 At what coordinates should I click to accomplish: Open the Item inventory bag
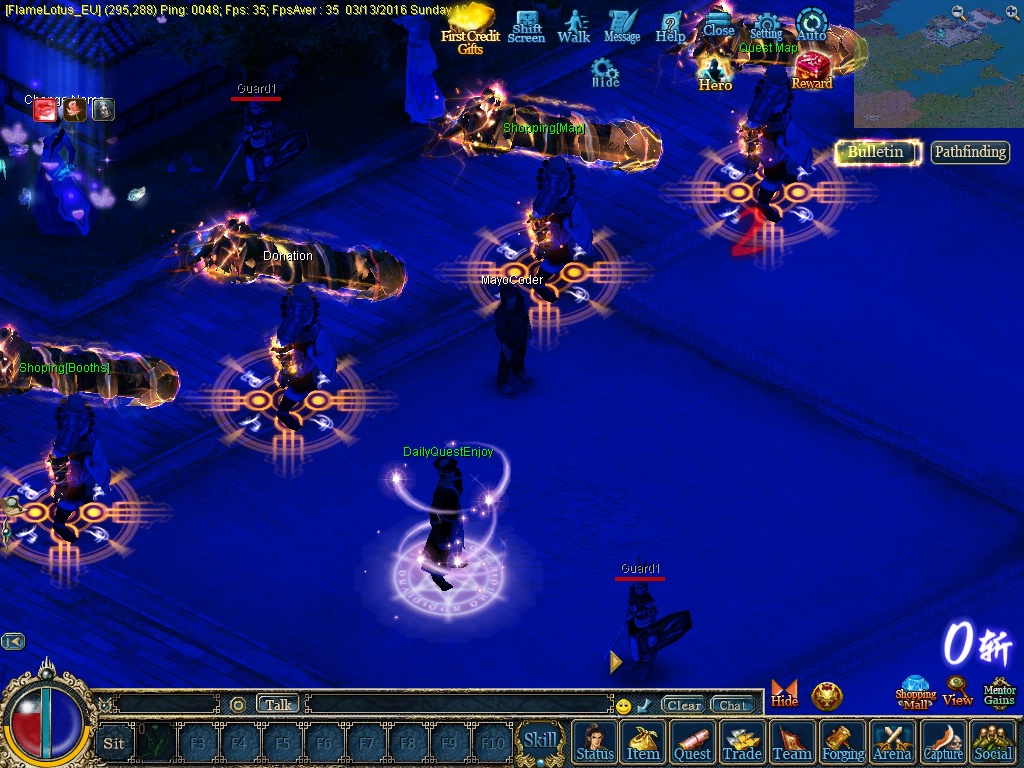[643, 742]
